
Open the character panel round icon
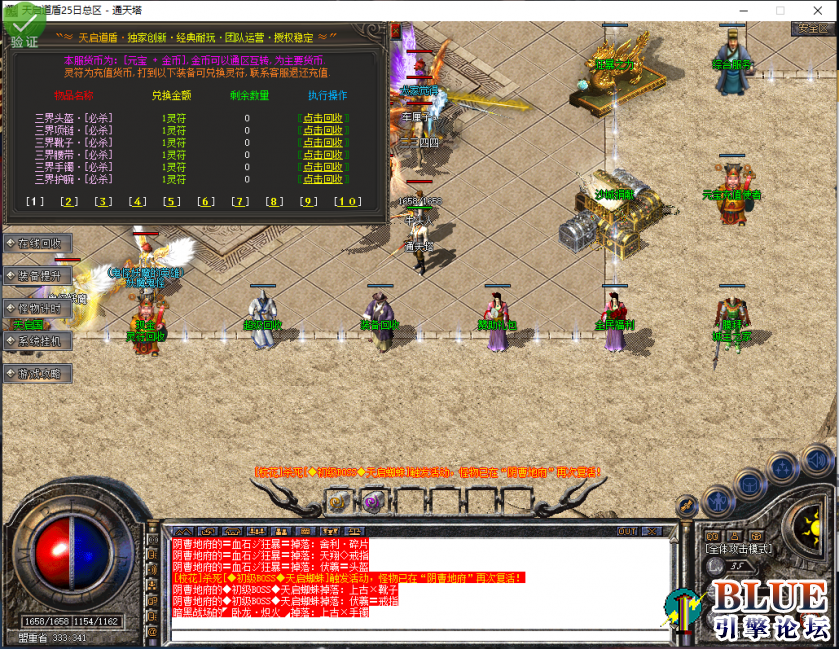tap(716, 500)
